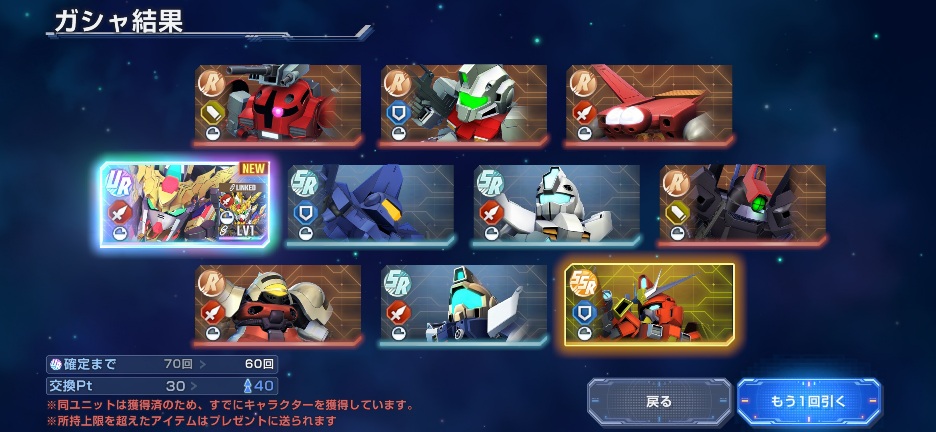Pull again with もう1回引く button
Screen dimensions: 936x432
tap(809, 401)
